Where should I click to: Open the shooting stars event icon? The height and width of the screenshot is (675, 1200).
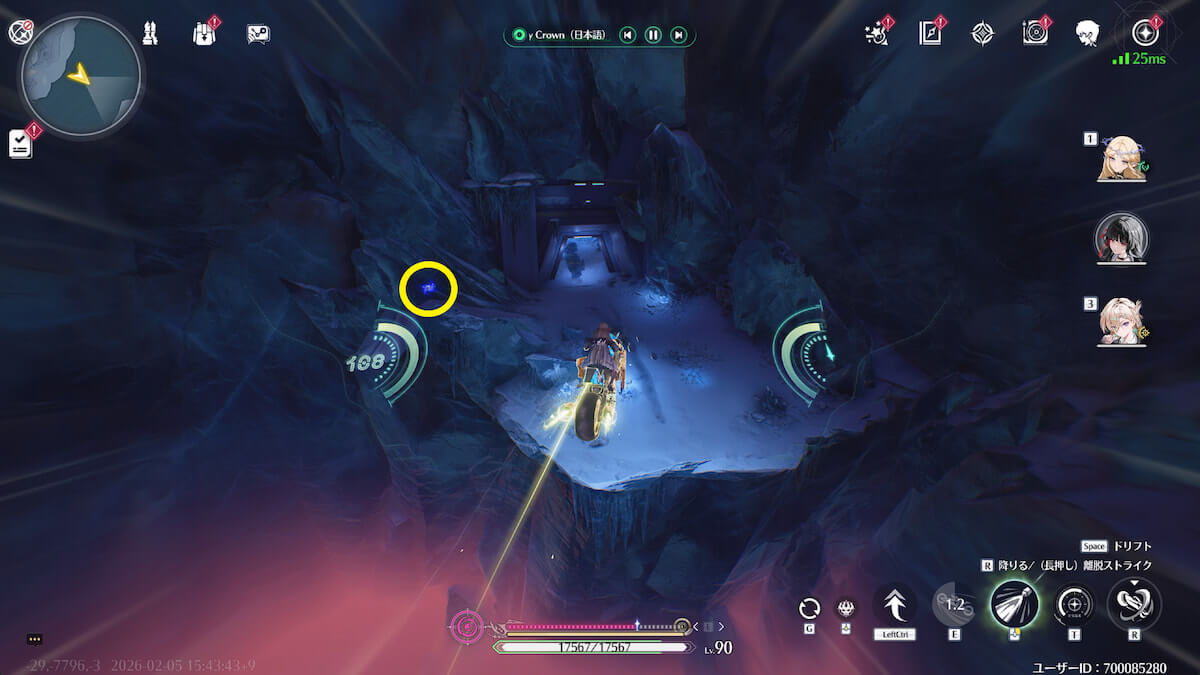tap(876, 34)
